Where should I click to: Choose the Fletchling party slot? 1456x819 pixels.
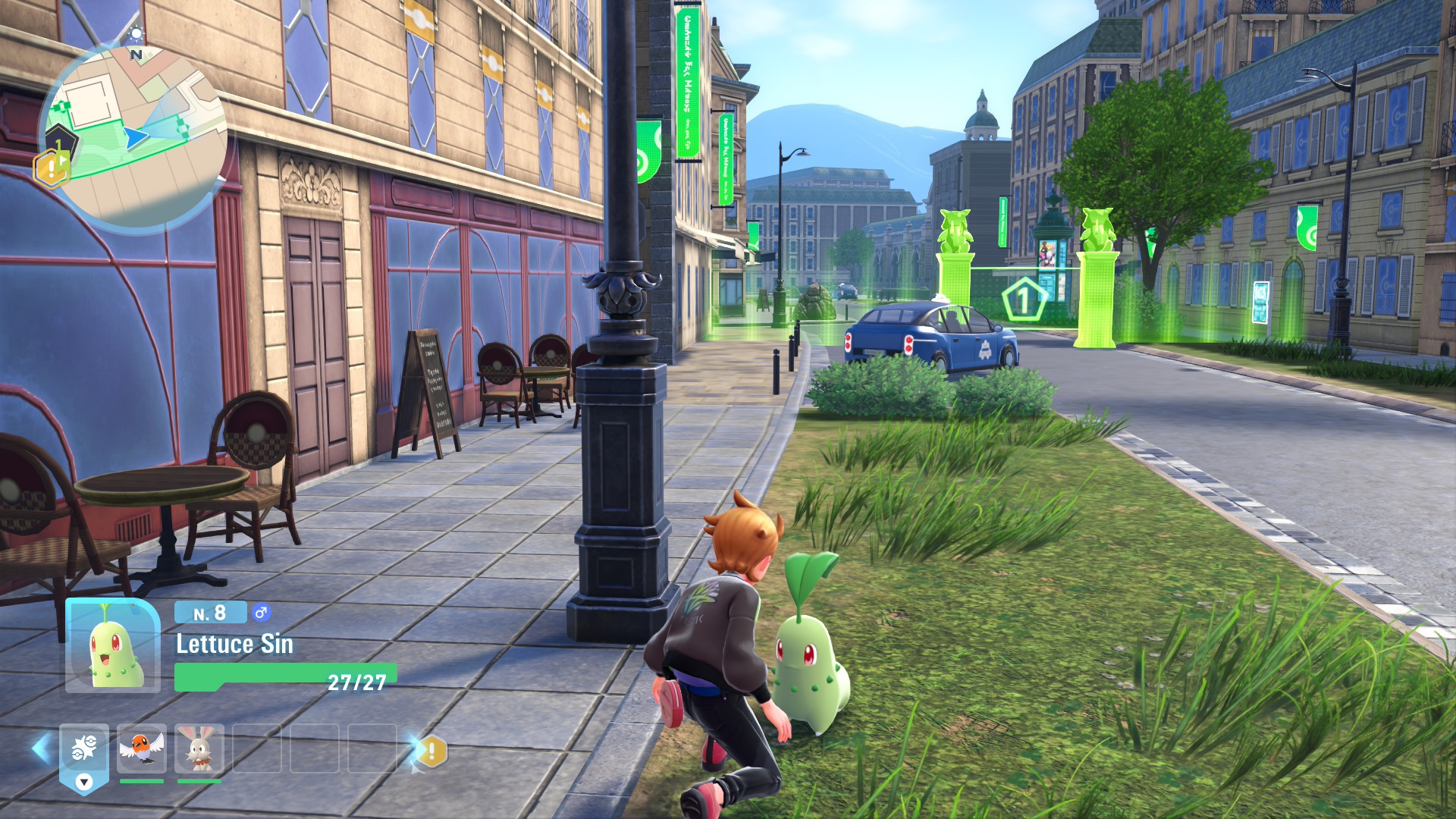tap(142, 748)
